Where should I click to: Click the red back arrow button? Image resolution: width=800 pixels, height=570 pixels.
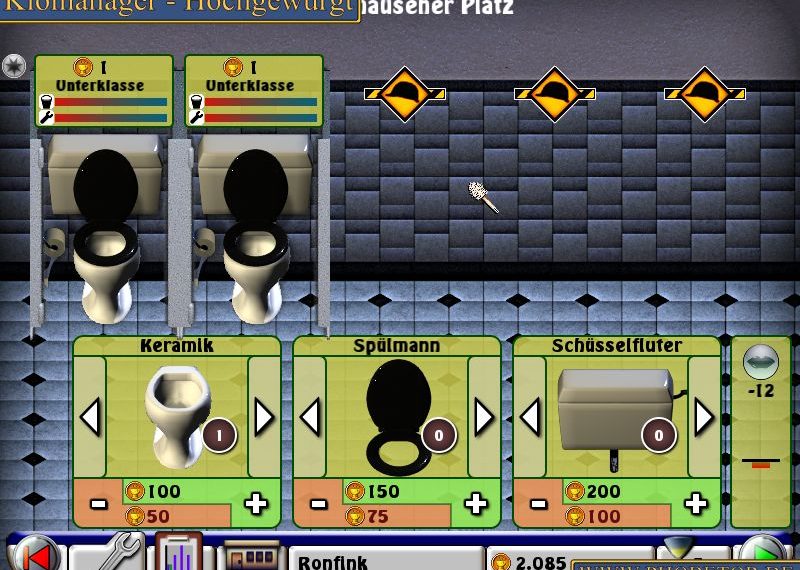tap(35, 554)
